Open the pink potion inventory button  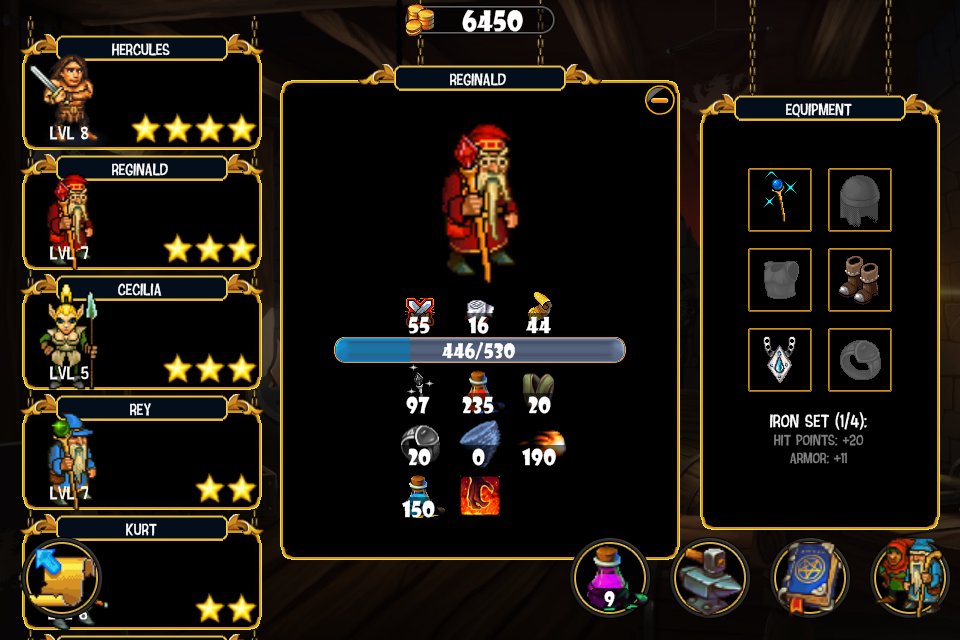point(610,577)
